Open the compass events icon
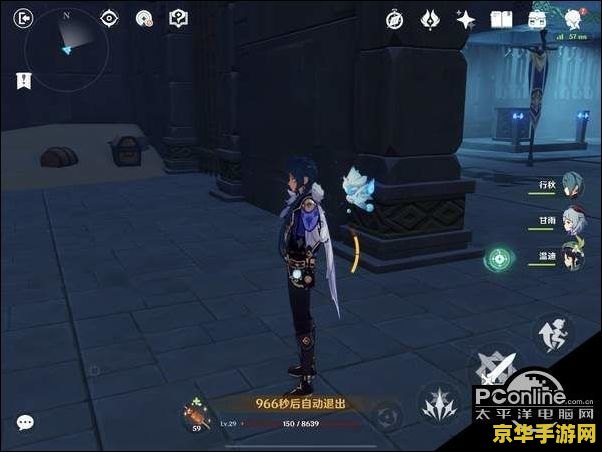The height and width of the screenshot is (452, 602). pyautogui.click(x=395, y=19)
